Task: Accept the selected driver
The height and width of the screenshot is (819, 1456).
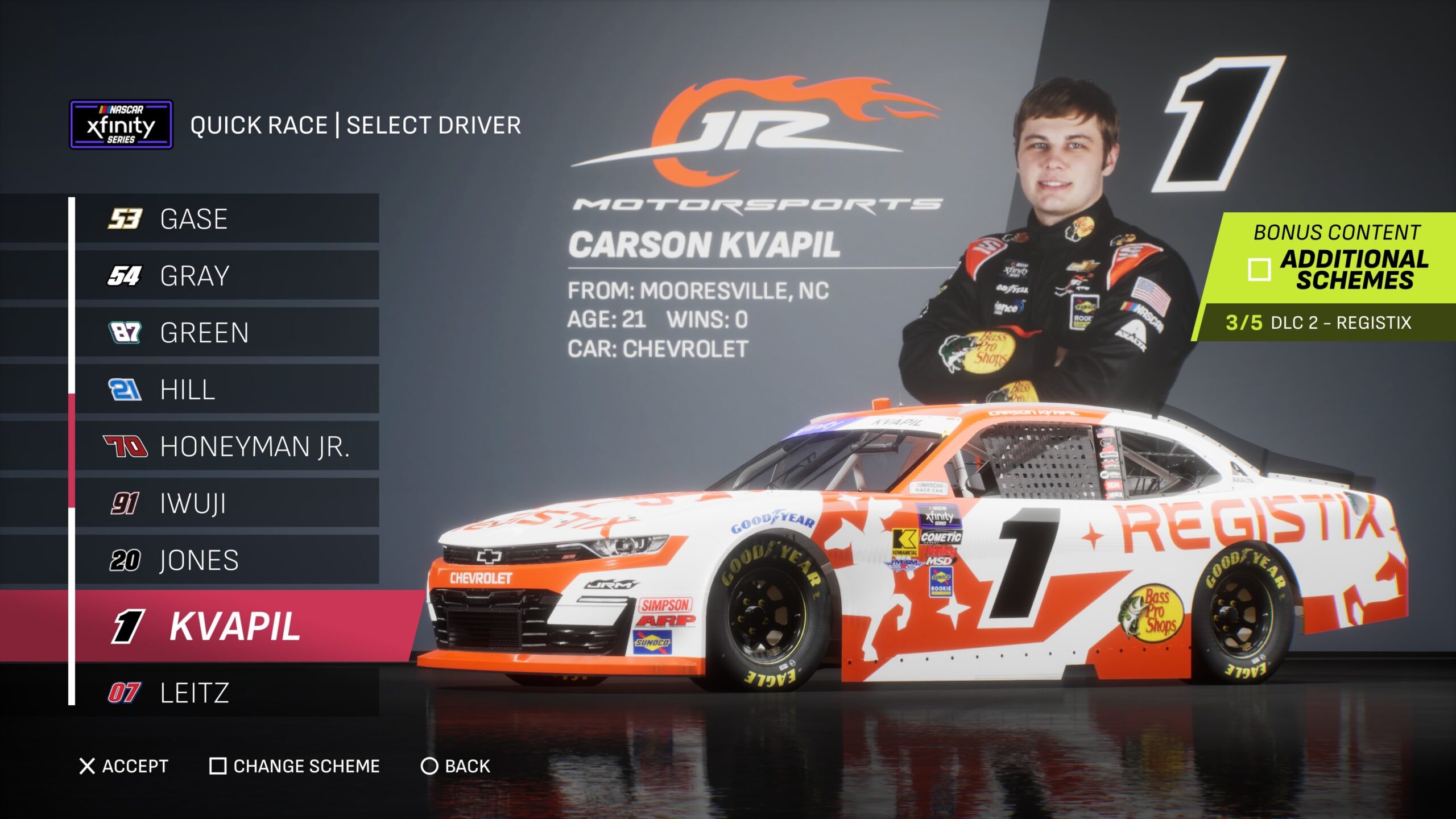Action: 124,766
